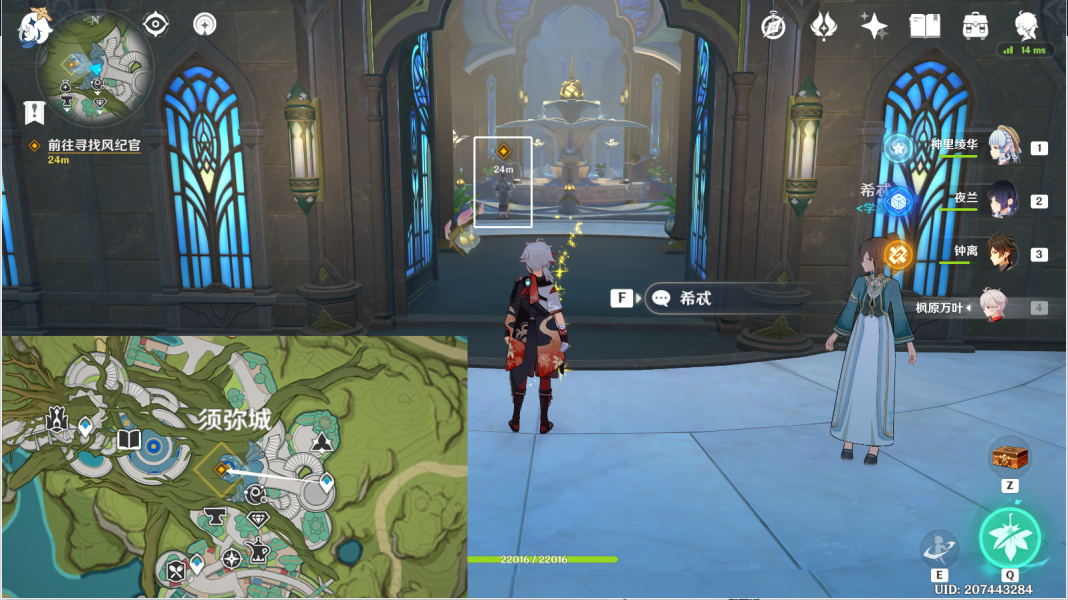Toggle the eye-shaped Elemental Sight icon
Viewport: 1068px width, 600px height.
coord(155,24)
